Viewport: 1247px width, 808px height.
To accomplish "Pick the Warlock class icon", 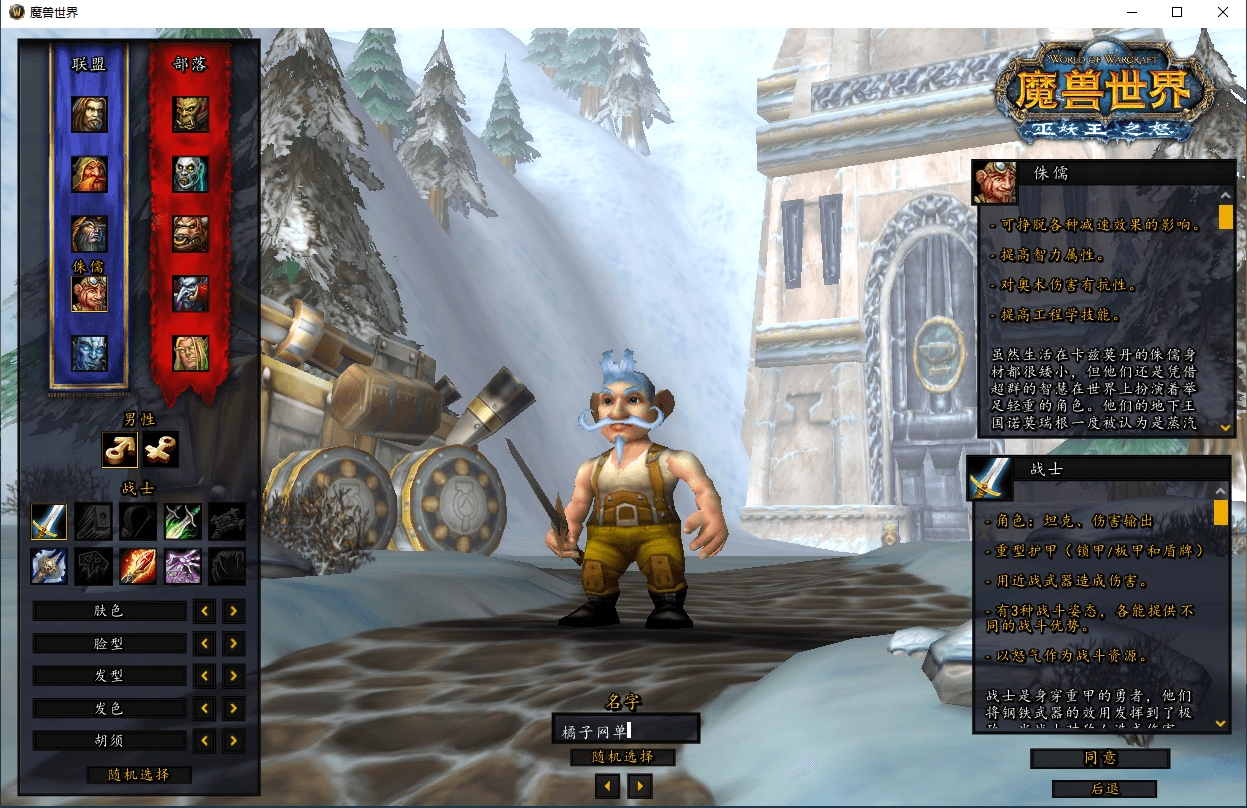I will 182,566.
